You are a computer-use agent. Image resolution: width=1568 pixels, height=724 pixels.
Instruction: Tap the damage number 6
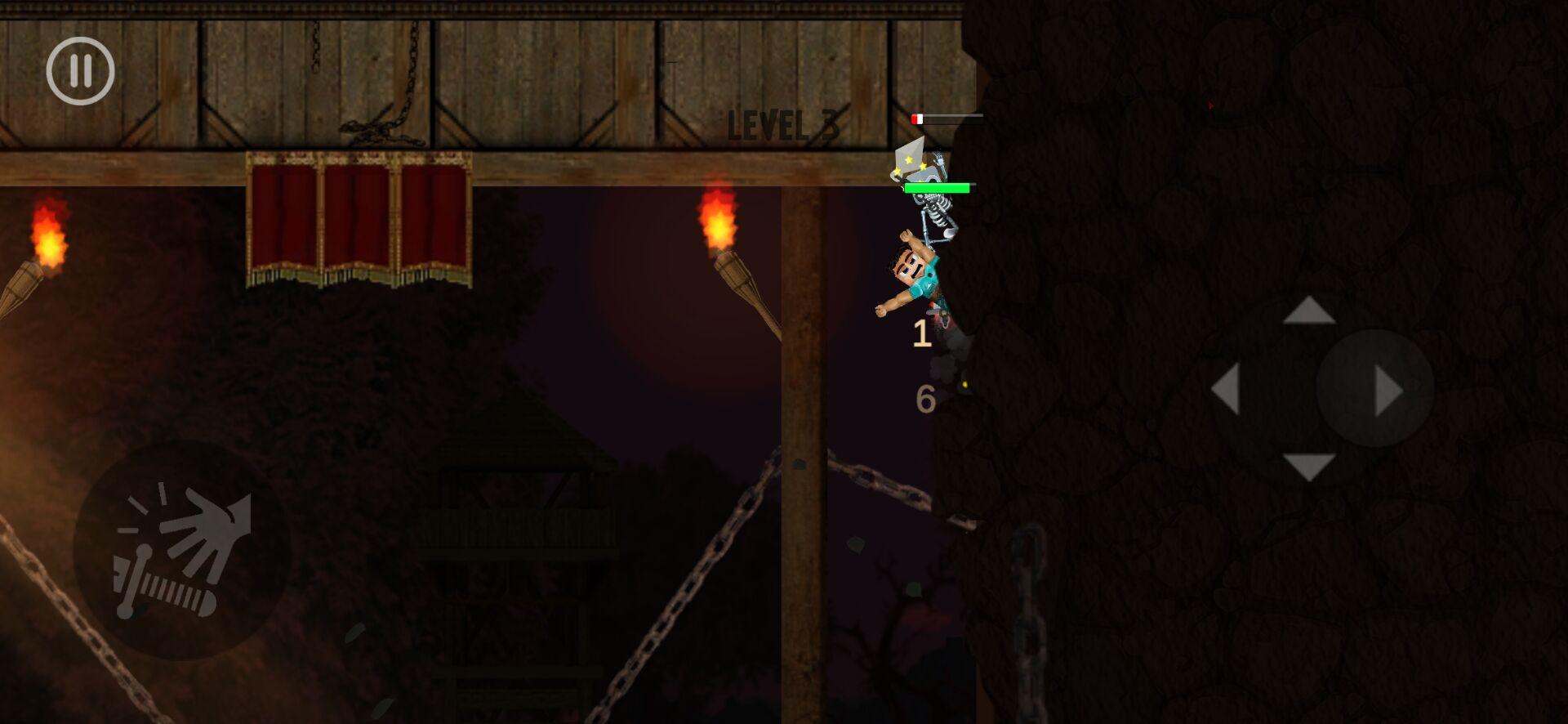(925, 400)
